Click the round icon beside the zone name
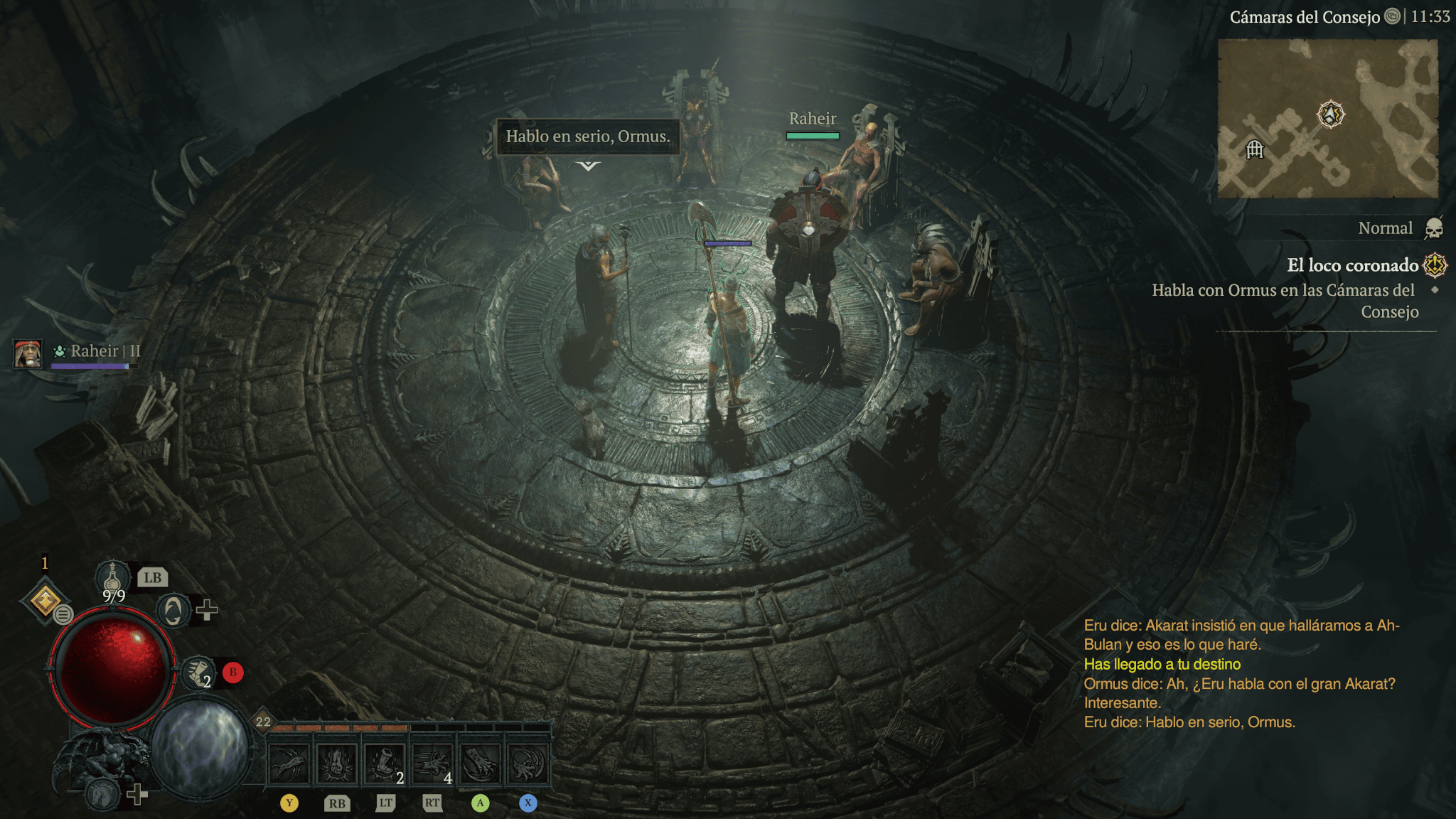 1392,16
